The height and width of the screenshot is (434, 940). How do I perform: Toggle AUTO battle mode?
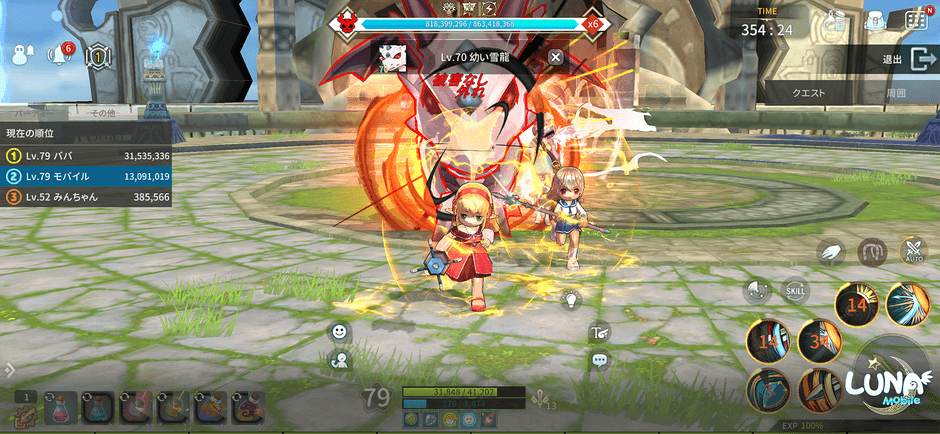(914, 251)
